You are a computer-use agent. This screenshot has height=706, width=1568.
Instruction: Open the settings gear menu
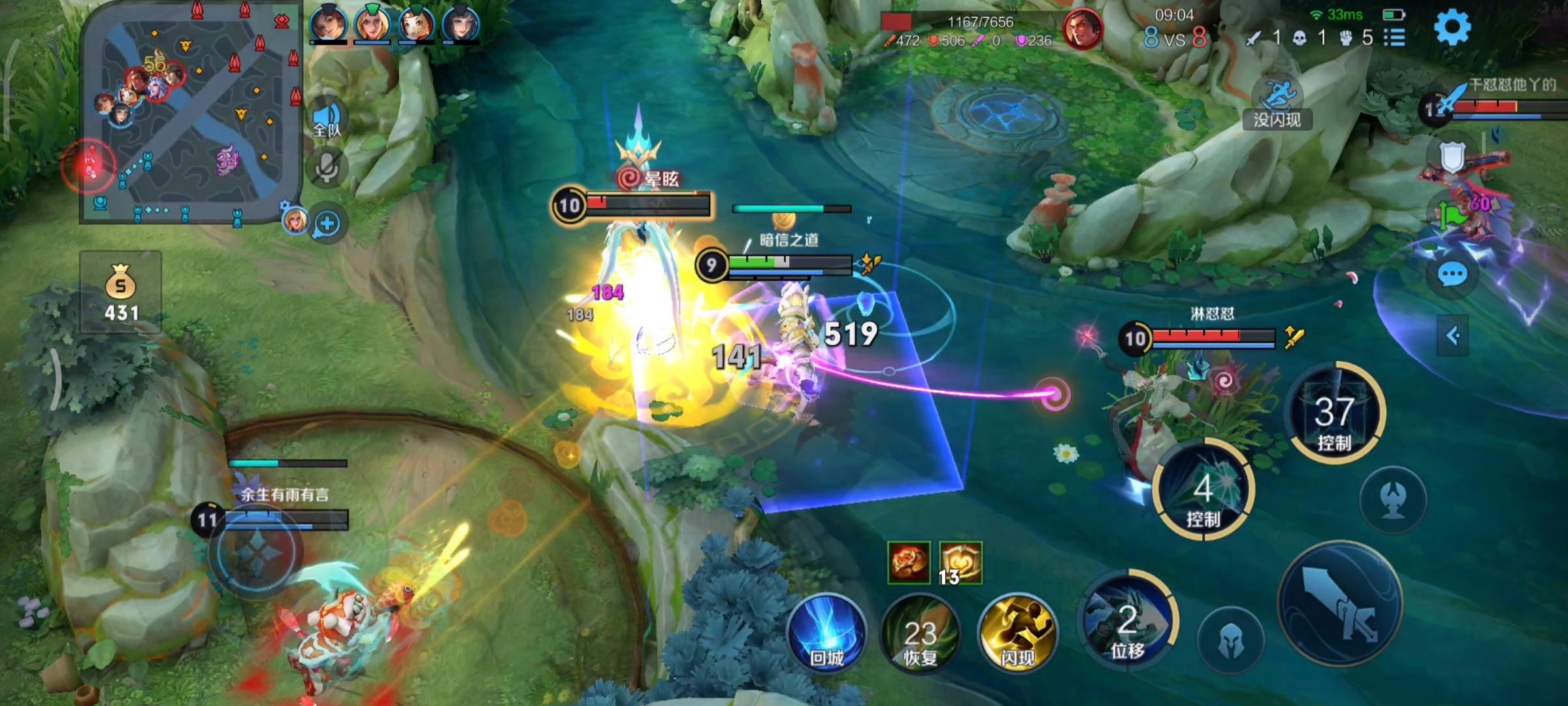(x=1452, y=28)
